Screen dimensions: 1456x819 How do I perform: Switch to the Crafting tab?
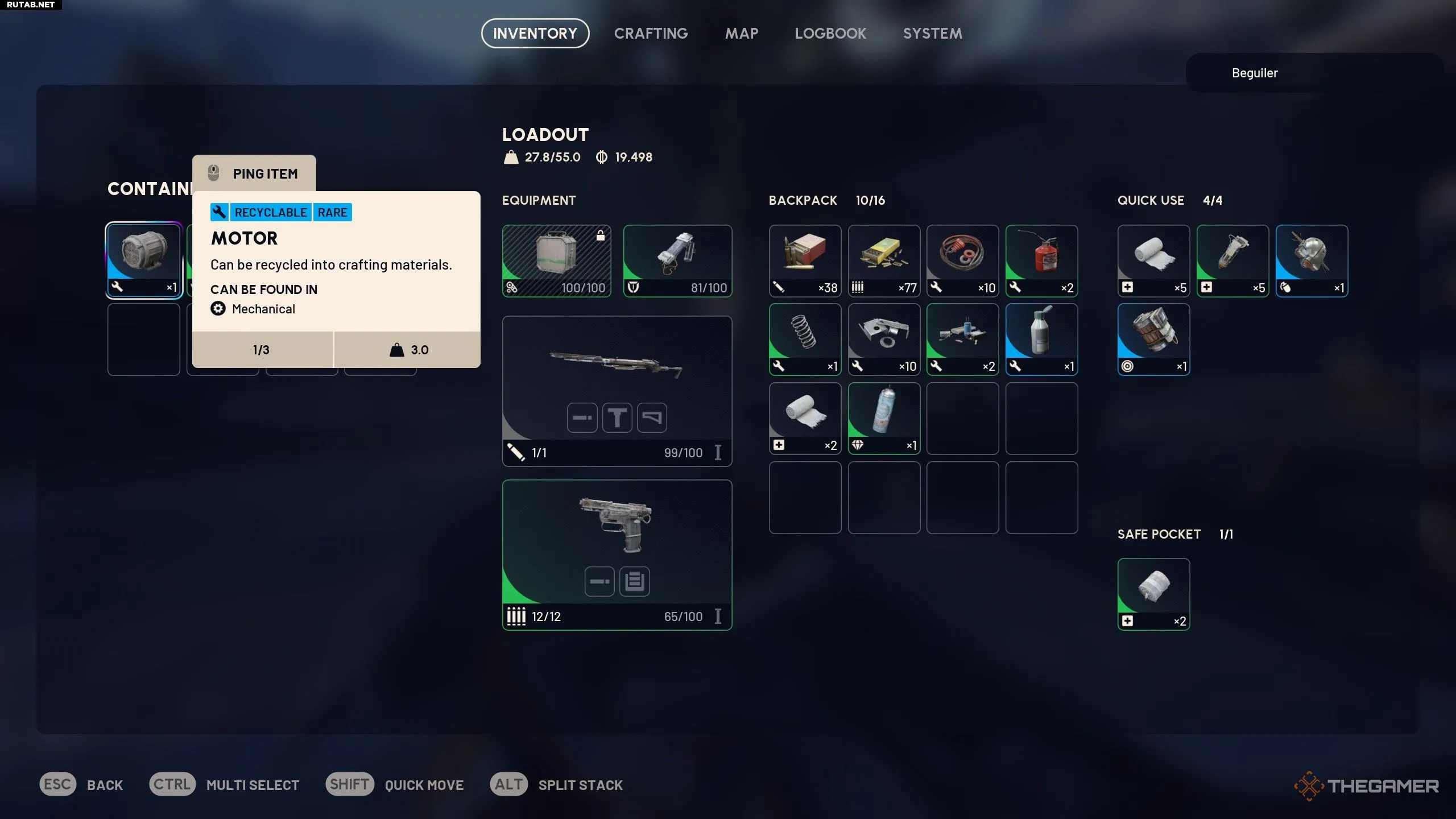click(x=651, y=34)
